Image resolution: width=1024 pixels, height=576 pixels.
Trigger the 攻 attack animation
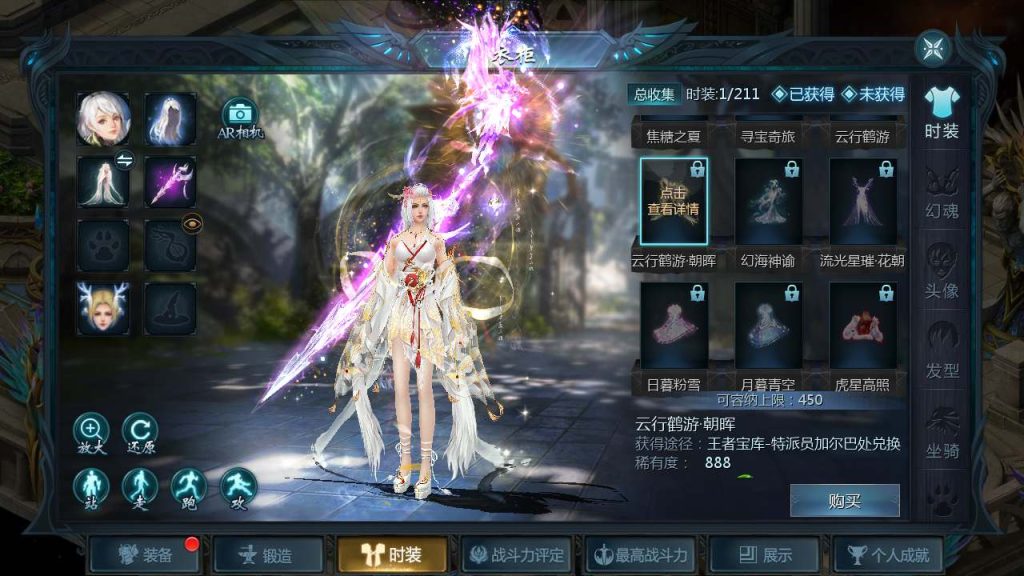pyautogui.click(x=238, y=486)
